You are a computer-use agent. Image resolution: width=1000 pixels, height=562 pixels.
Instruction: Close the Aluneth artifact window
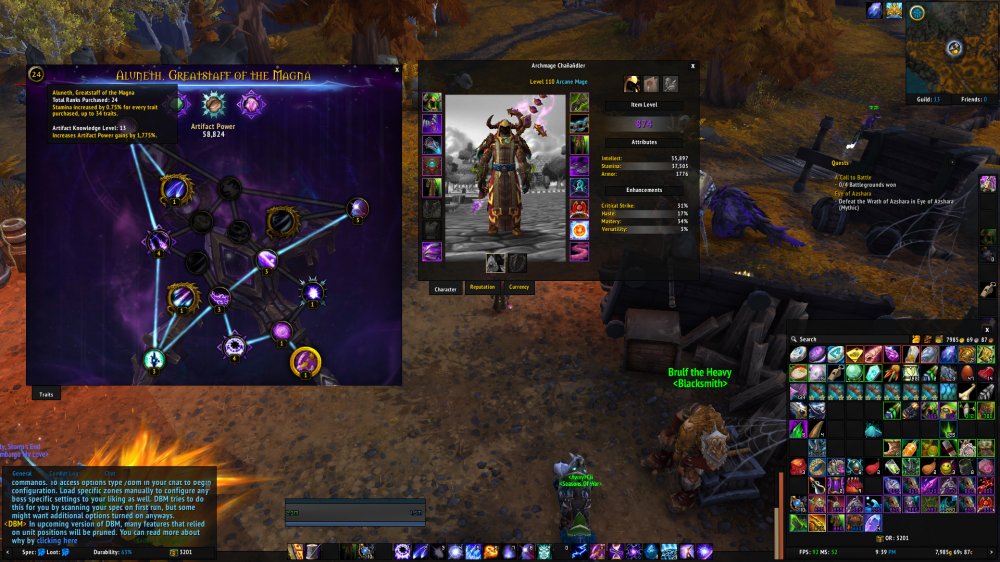(397, 70)
